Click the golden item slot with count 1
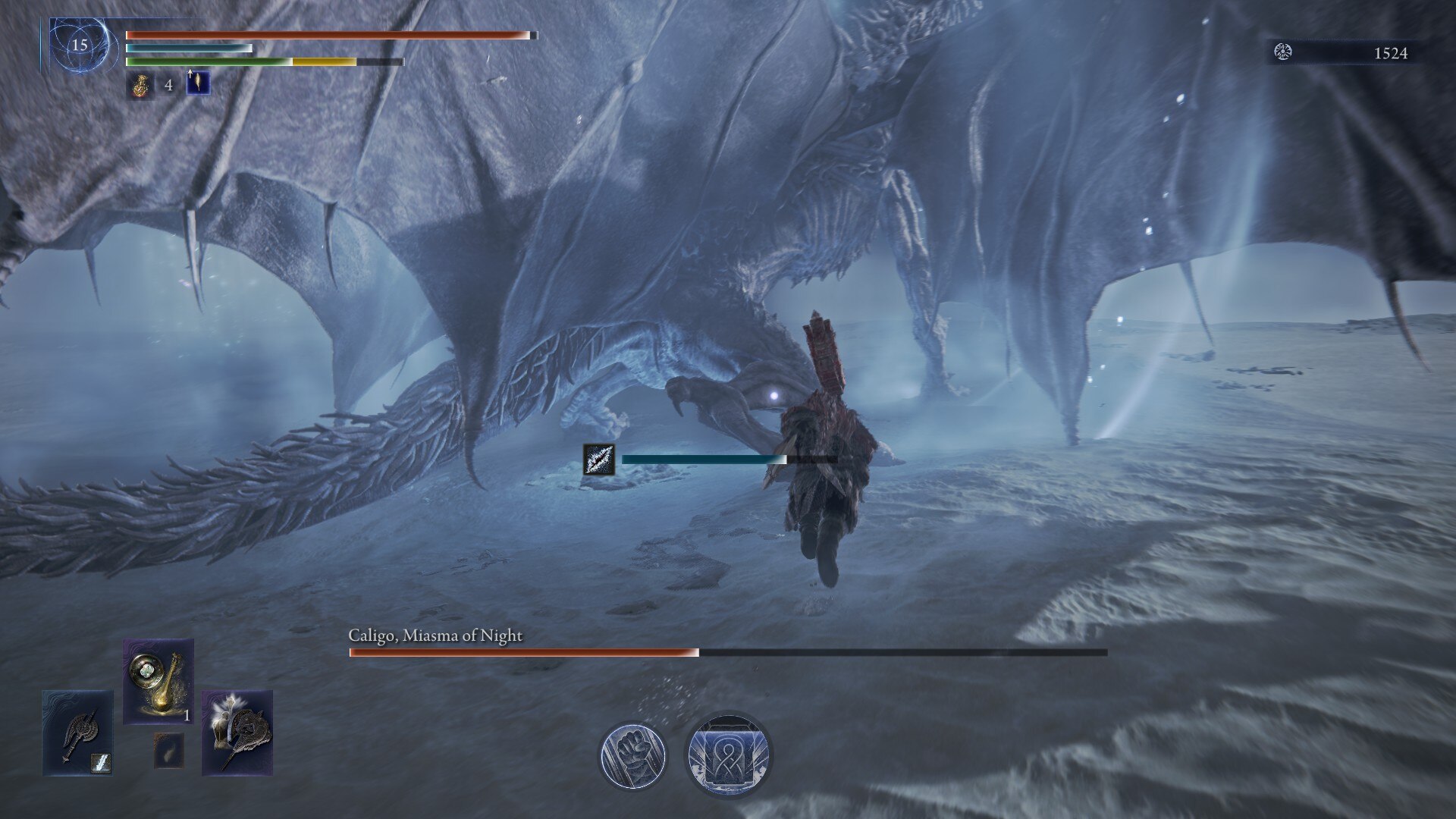 tap(158, 680)
